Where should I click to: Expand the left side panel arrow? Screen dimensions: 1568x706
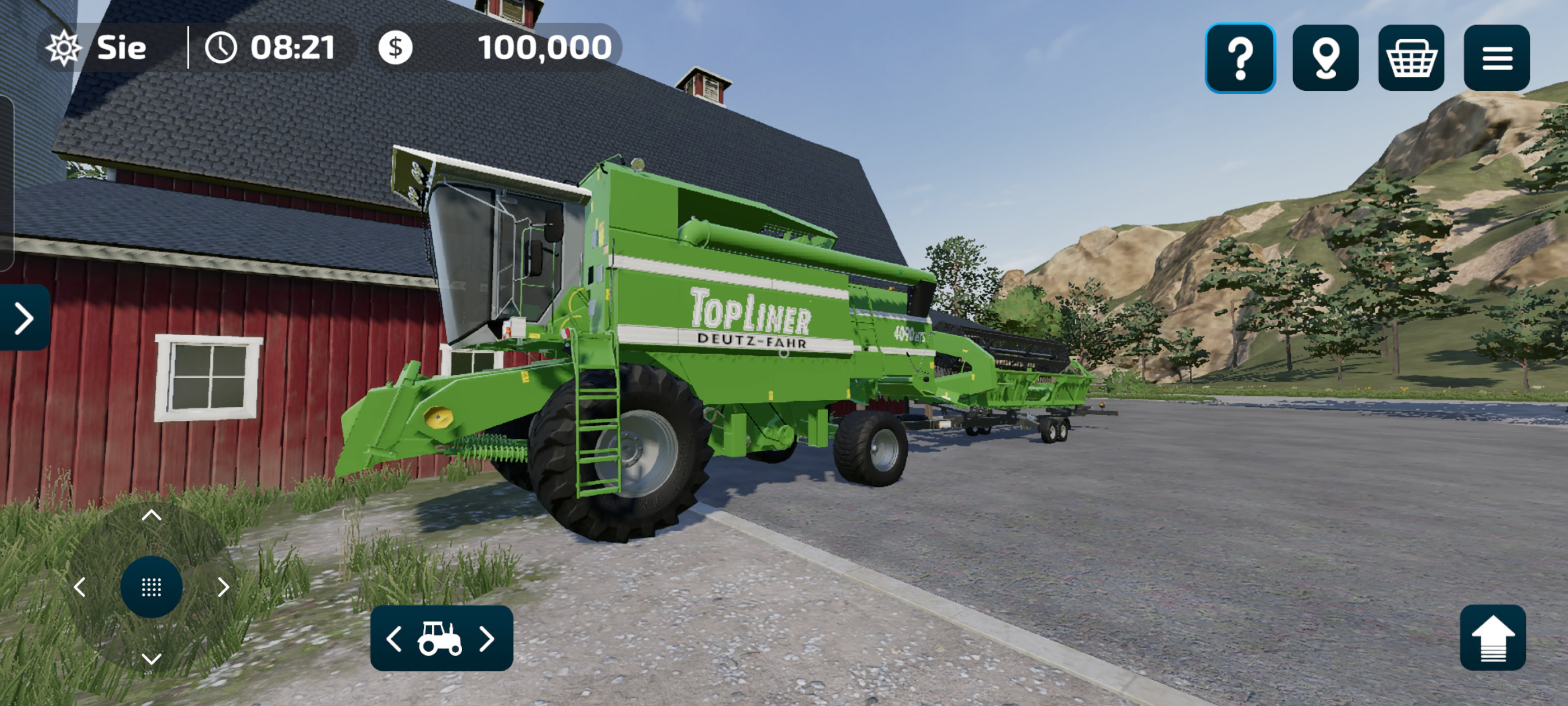24,317
